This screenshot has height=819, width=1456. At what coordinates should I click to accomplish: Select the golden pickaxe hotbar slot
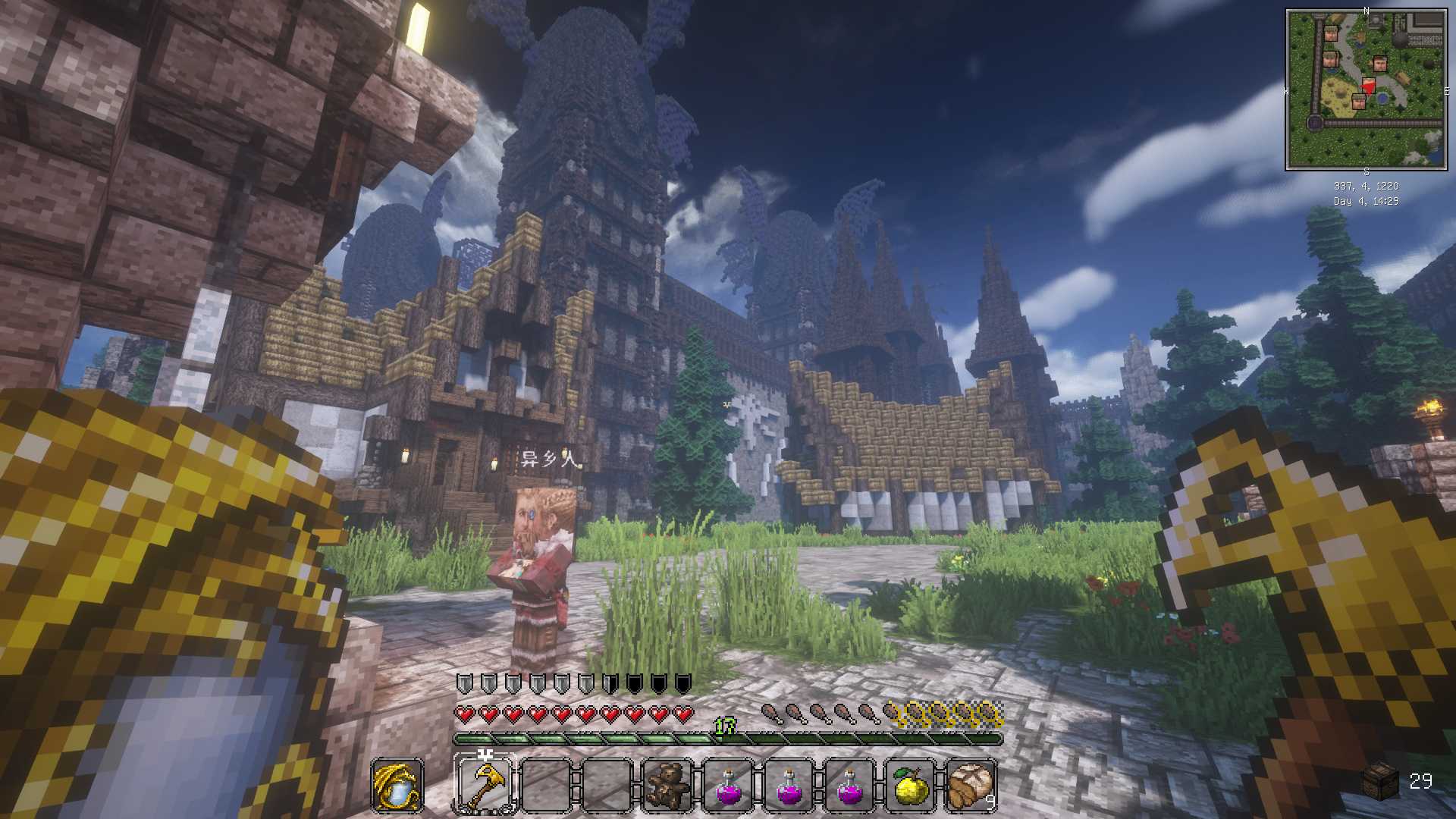485,785
